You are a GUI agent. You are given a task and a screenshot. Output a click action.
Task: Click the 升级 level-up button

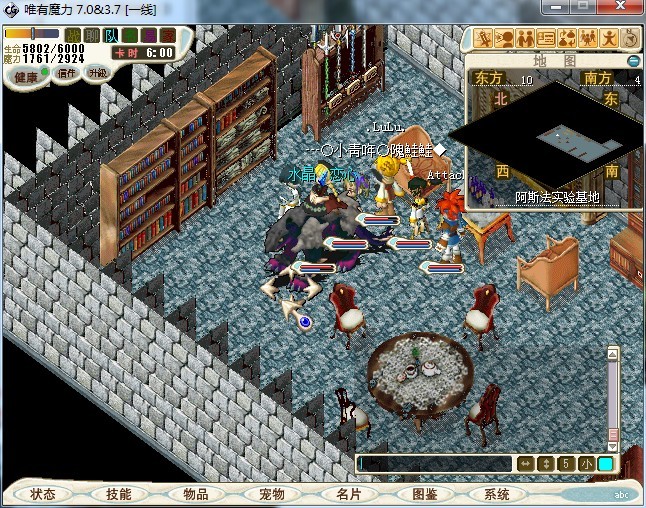coord(97,73)
